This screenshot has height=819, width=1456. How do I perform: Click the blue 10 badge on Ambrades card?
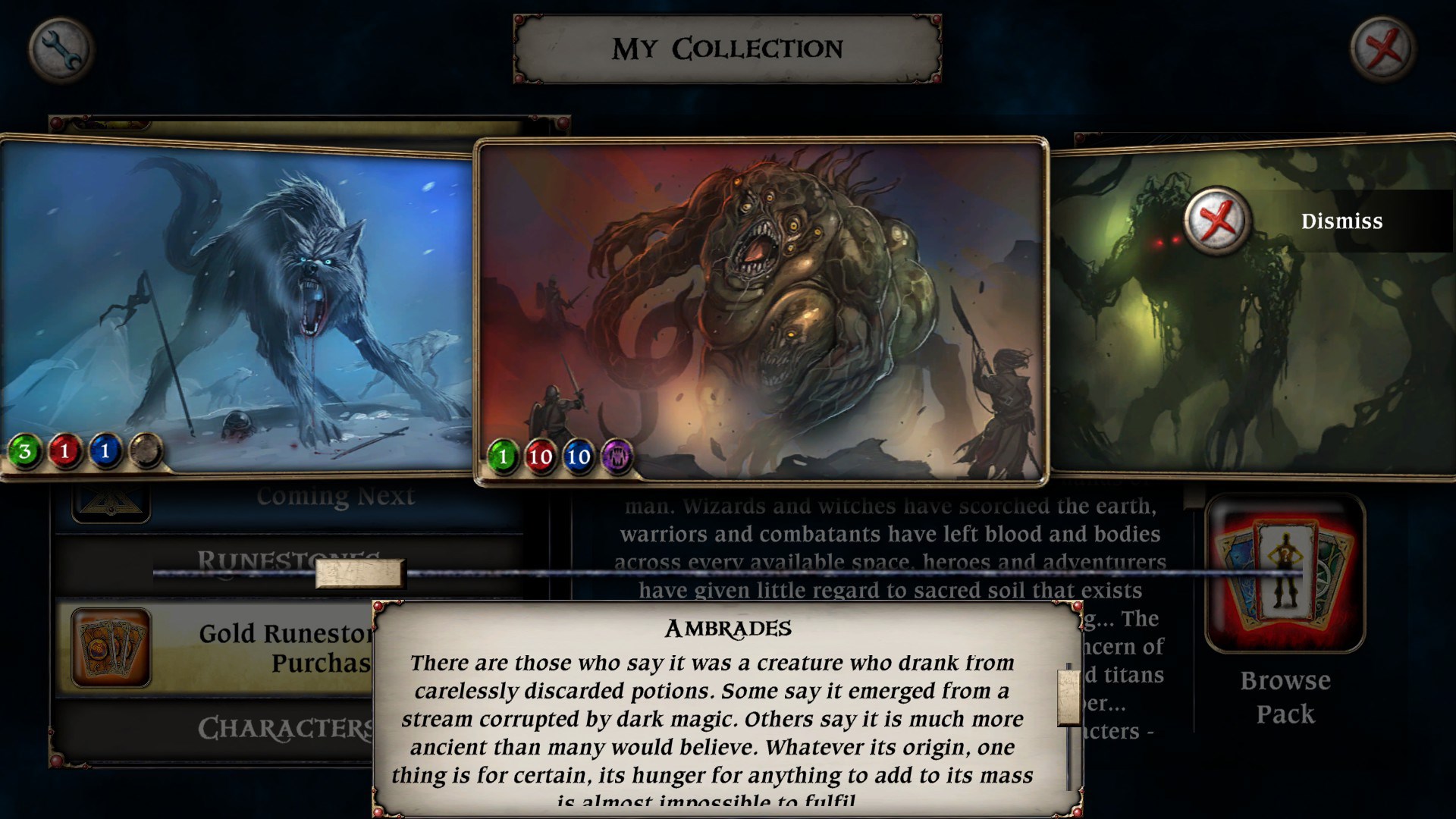[577, 457]
